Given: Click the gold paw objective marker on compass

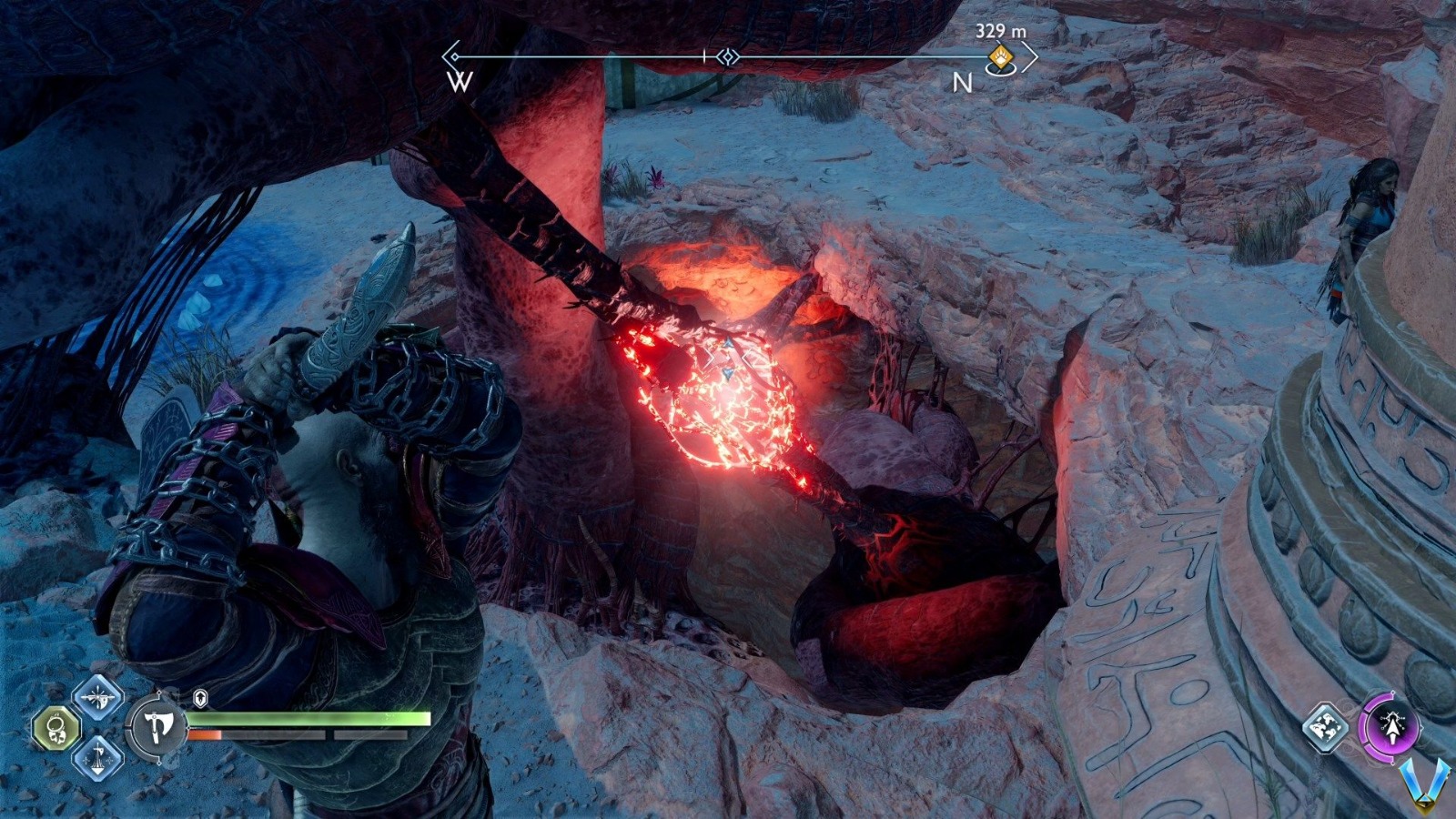Looking at the screenshot, I should click(x=1001, y=58).
